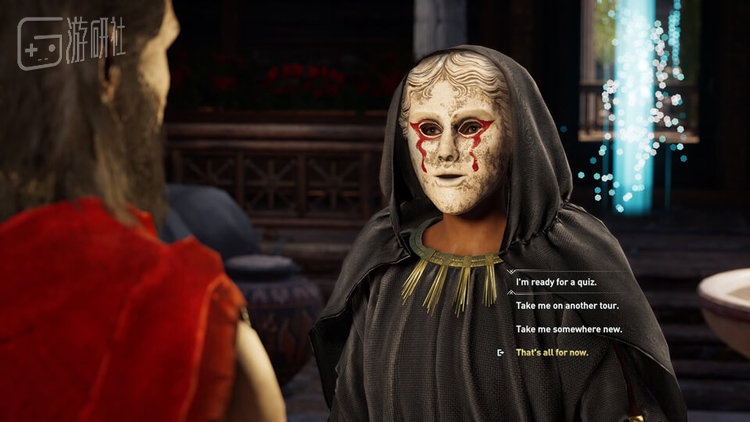End conversation with "That's all for now."

pos(552,353)
